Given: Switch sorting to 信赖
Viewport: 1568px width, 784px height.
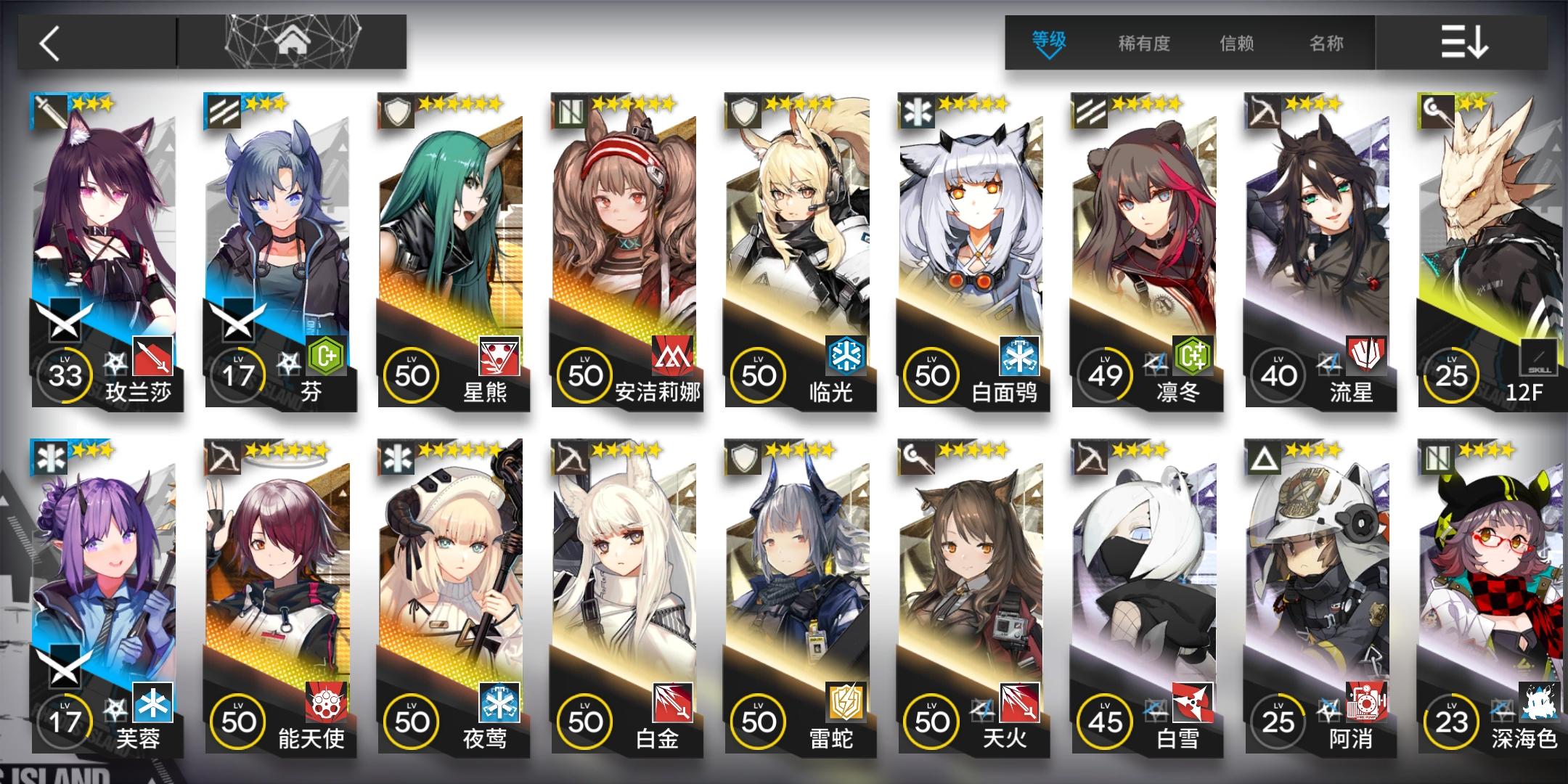Looking at the screenshot, I should pyautogui.click(x=1237, y=44).
